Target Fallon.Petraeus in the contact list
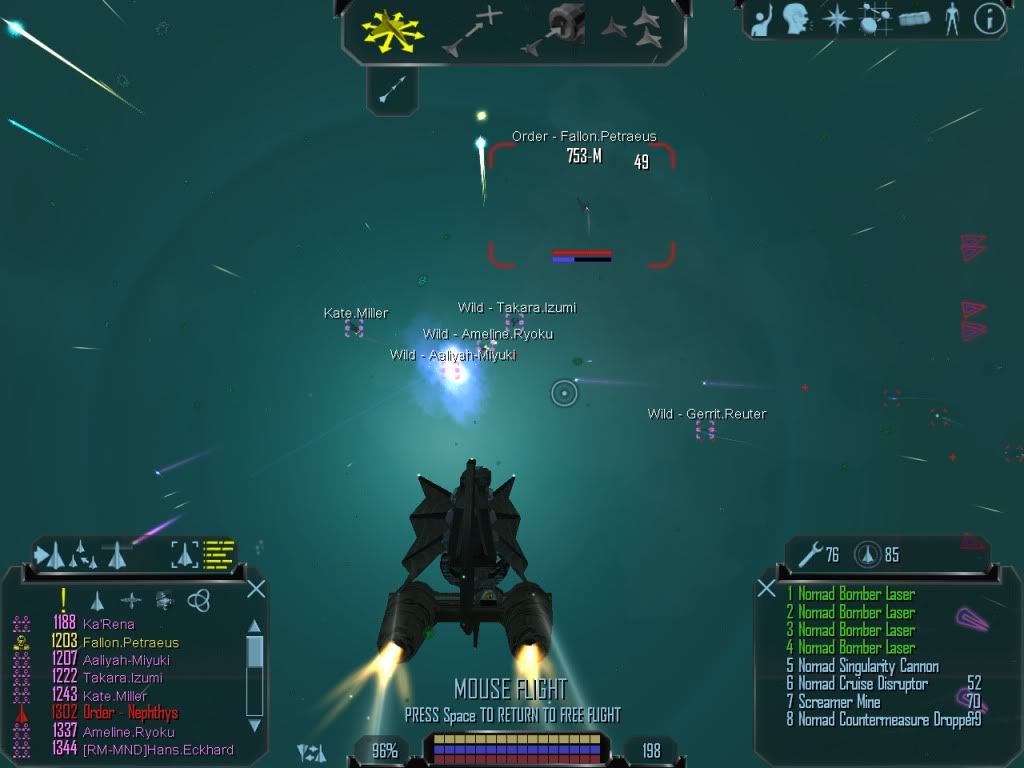Image resolution: width=1024 pixels, height=768 pixels. (x=130, y=642)
